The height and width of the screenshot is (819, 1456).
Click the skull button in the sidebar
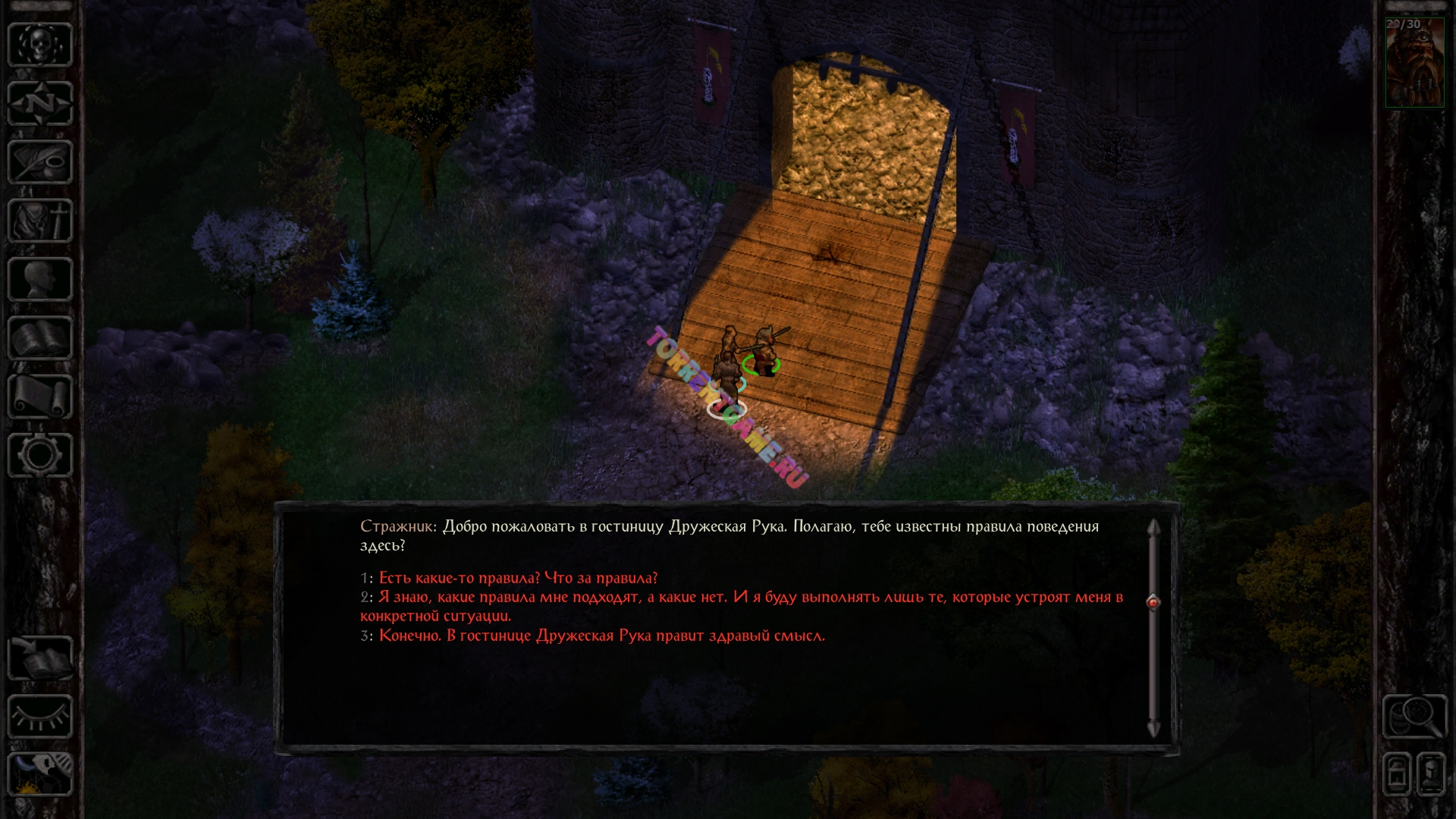pyautogui.click(x=40, y=45)
